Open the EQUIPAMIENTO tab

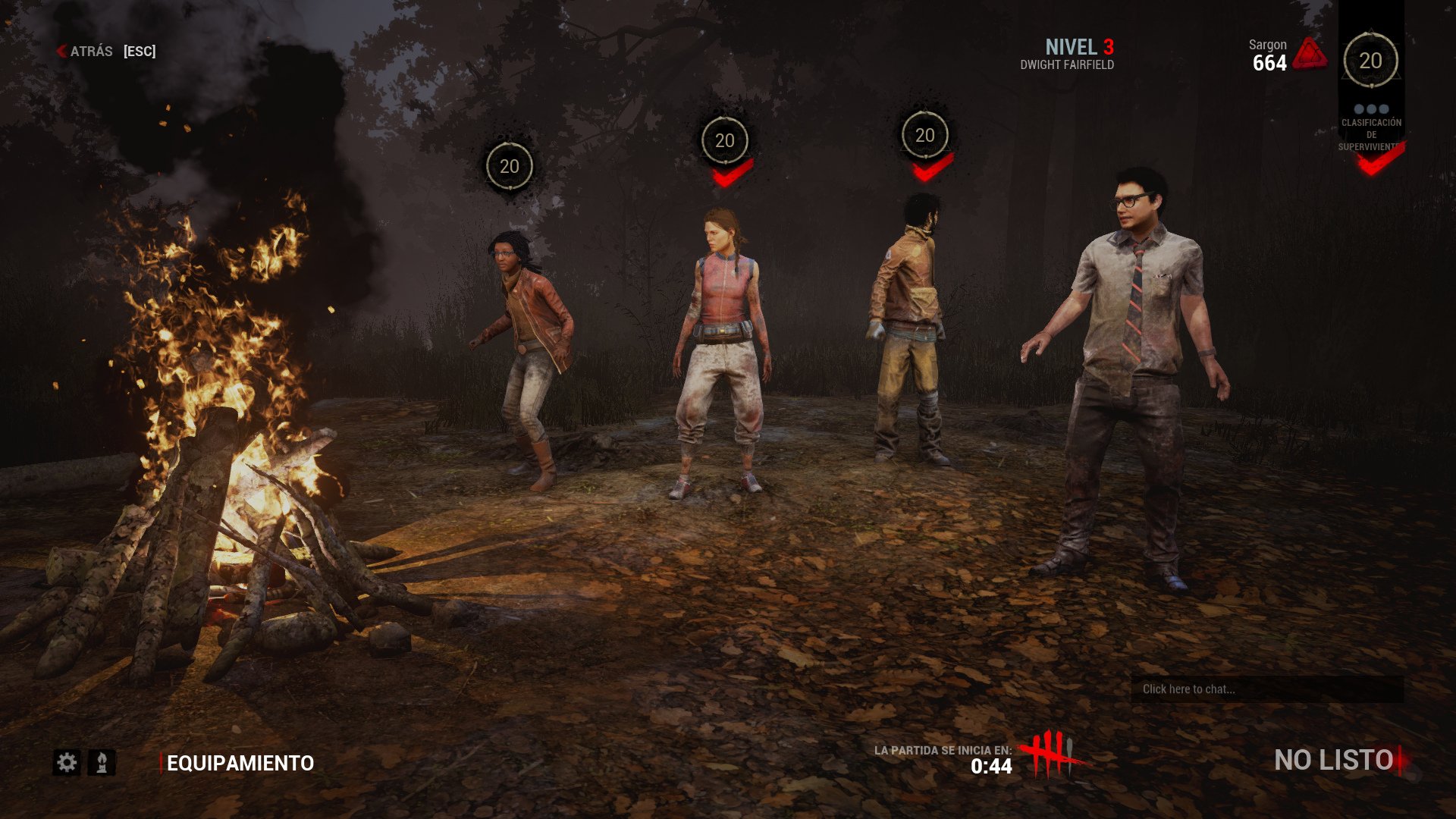(241, 764)
